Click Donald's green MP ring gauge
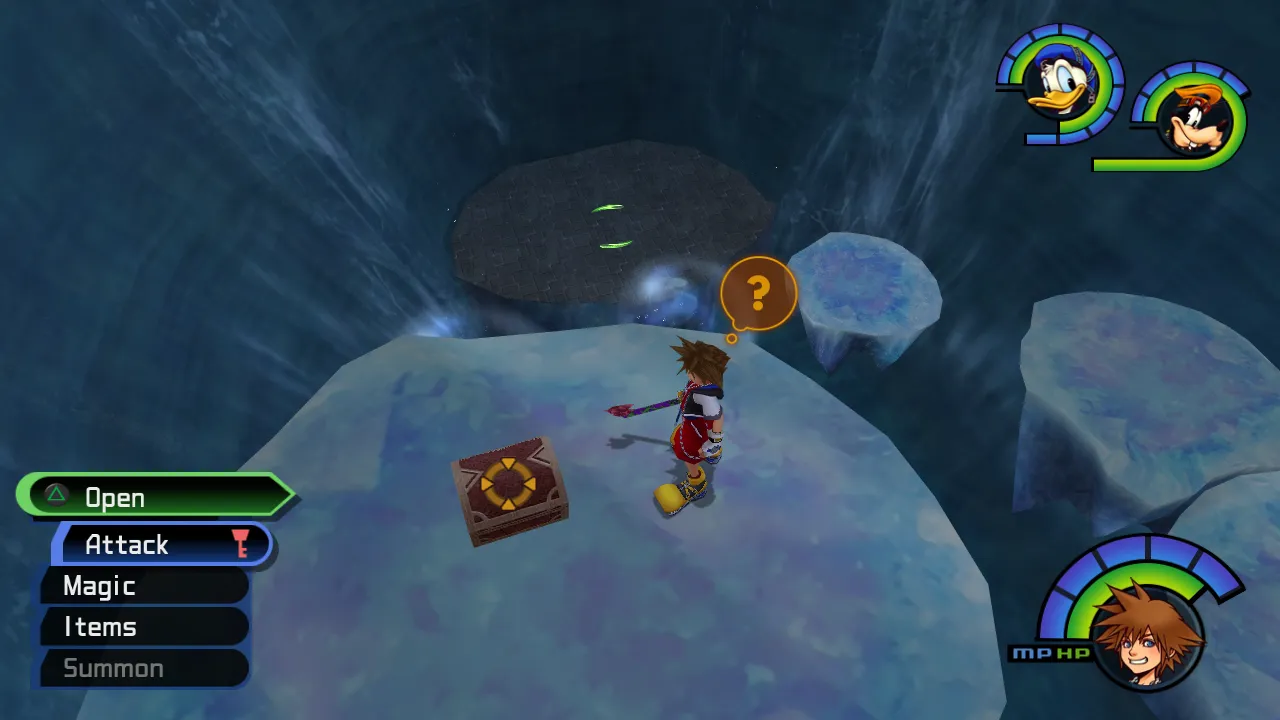This screenshot has width=1280, height=720. click(1005, 70)
